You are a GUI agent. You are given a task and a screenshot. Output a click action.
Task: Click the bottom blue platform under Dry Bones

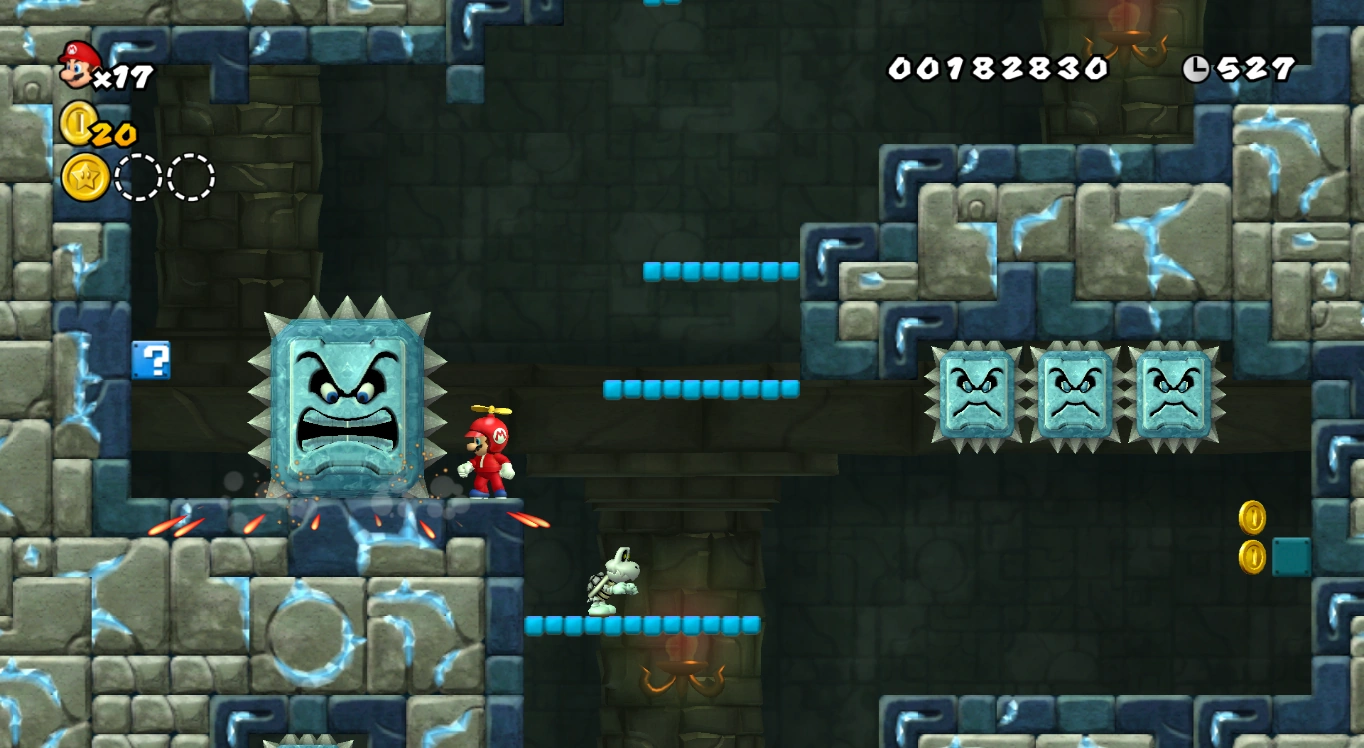coord(645,623)
